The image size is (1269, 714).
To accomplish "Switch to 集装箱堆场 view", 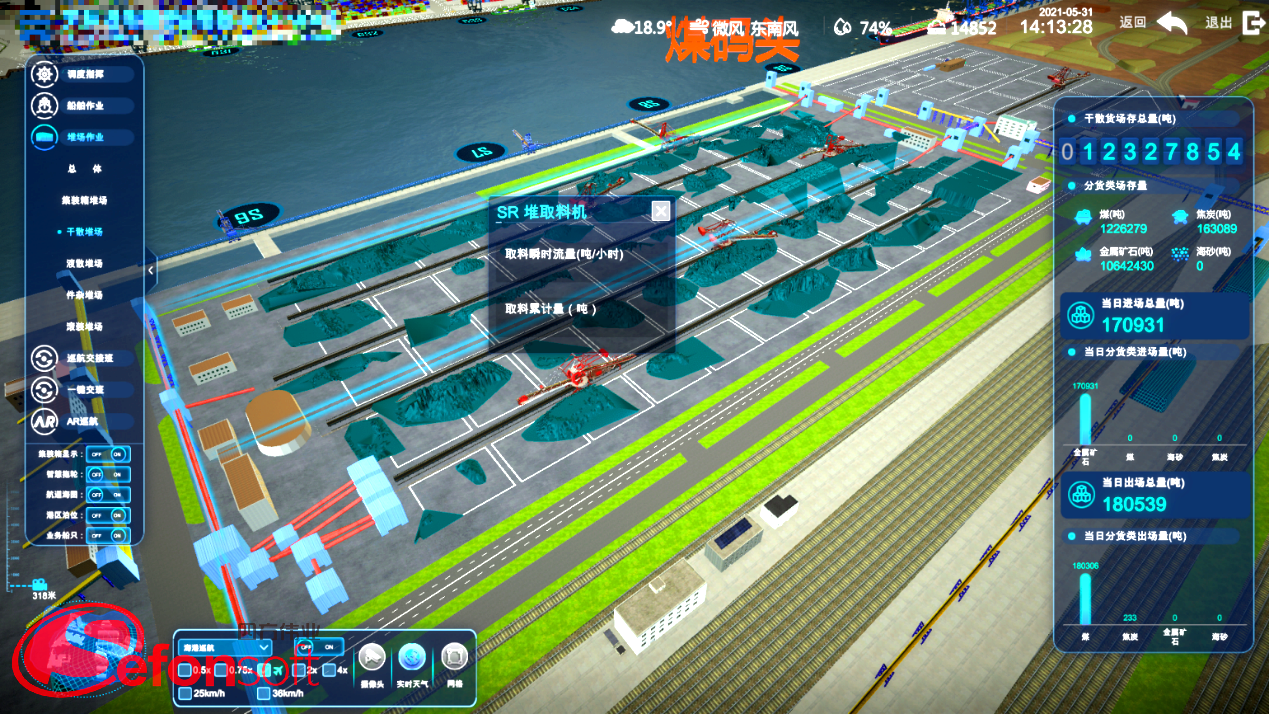I will (x=85, y=200).
